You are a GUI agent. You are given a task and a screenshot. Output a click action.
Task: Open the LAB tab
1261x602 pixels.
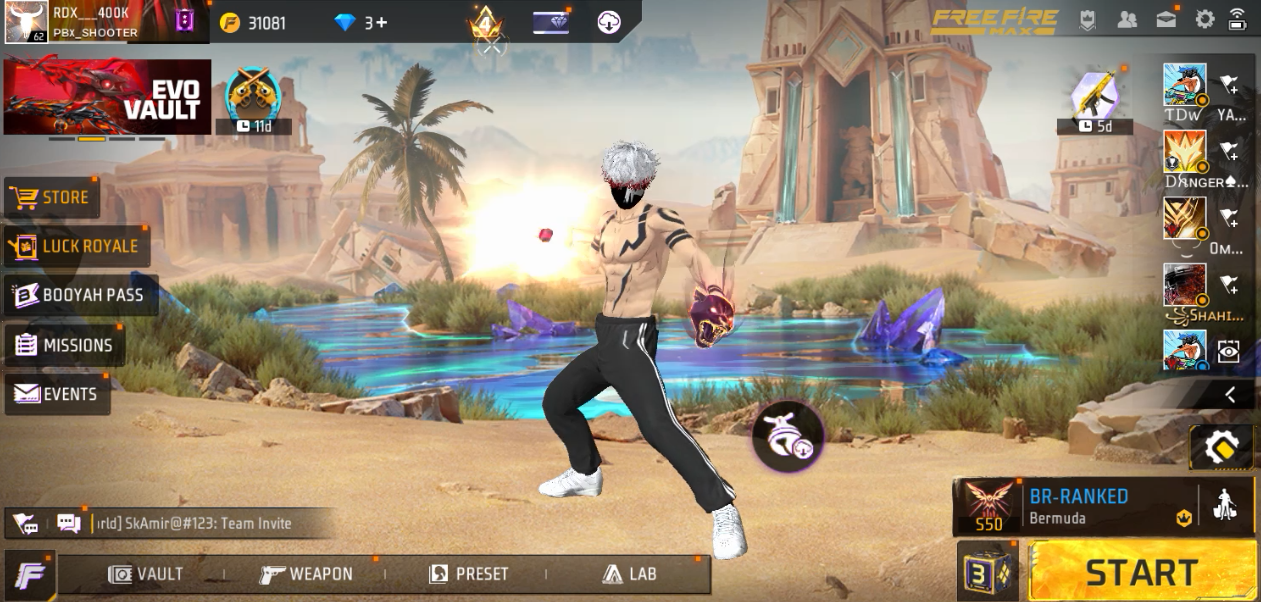click(x=630, y=574)
